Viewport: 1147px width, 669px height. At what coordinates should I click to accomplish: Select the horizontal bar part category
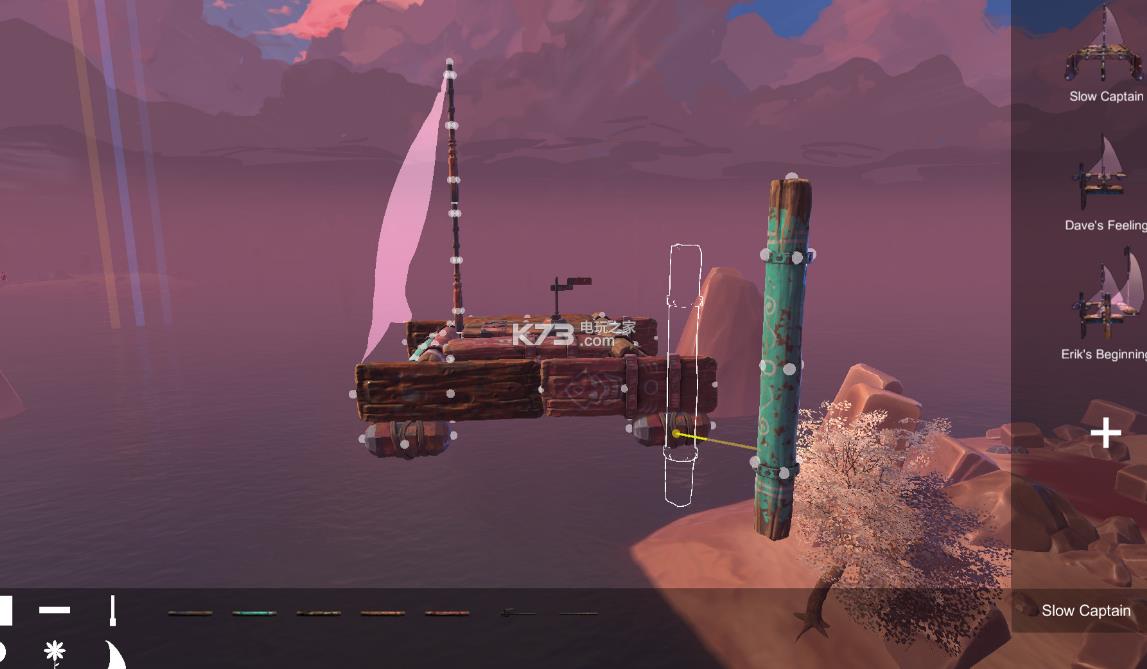tap(54, 609)
